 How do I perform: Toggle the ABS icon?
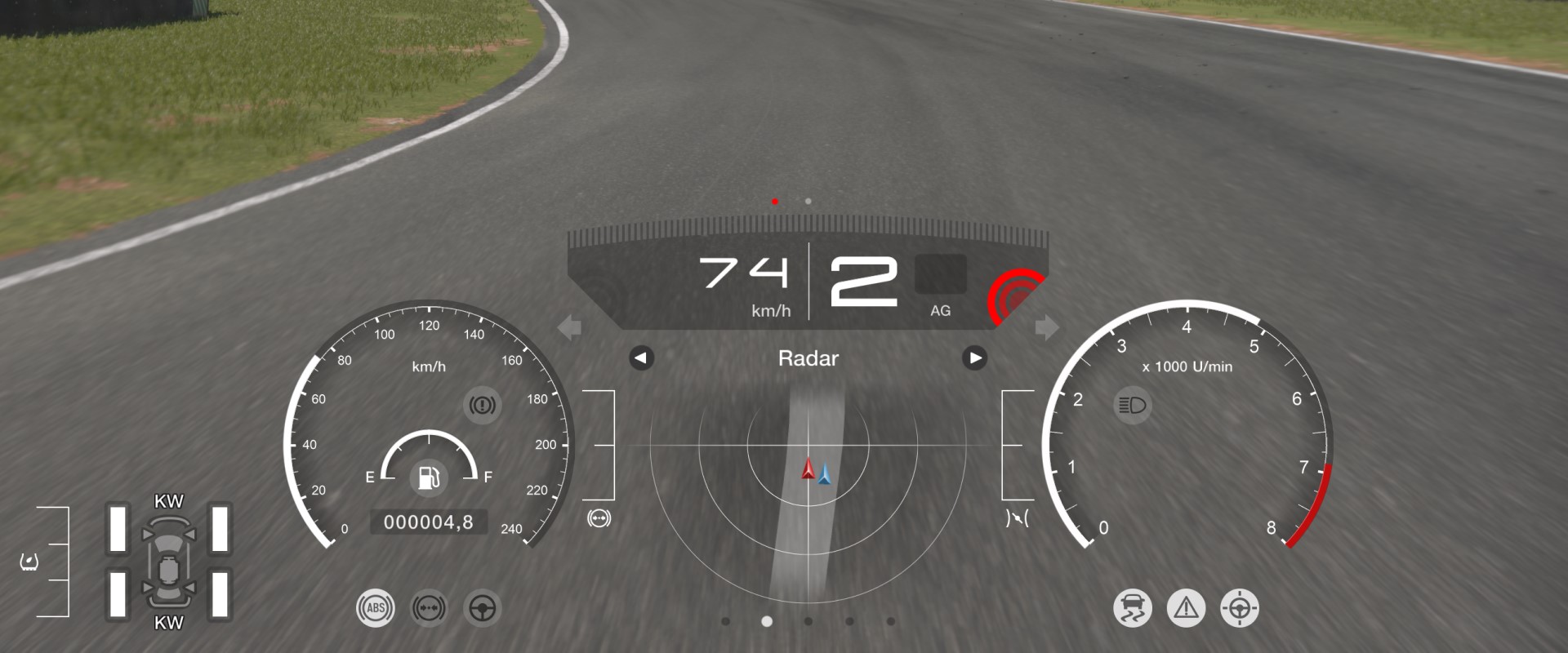click(x=375, y=608)
